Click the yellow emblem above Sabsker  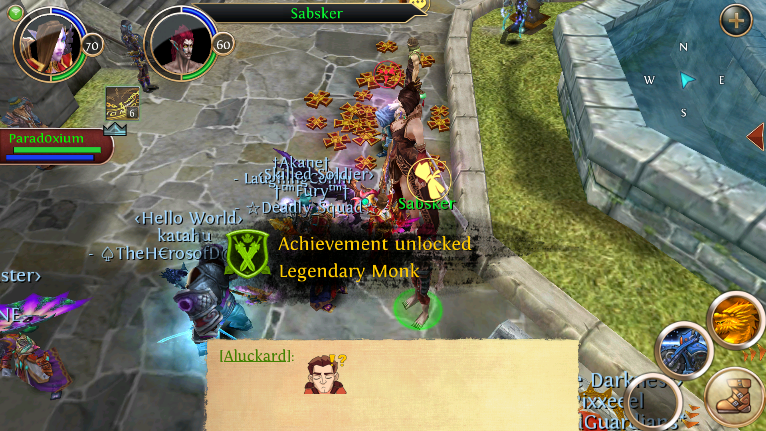(x=429, y=179)
